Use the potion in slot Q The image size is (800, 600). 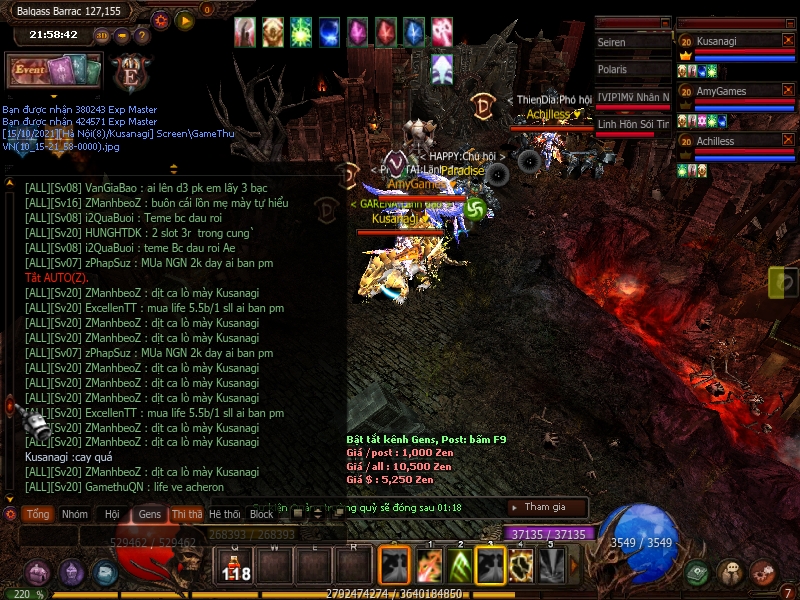coord(236,567)
